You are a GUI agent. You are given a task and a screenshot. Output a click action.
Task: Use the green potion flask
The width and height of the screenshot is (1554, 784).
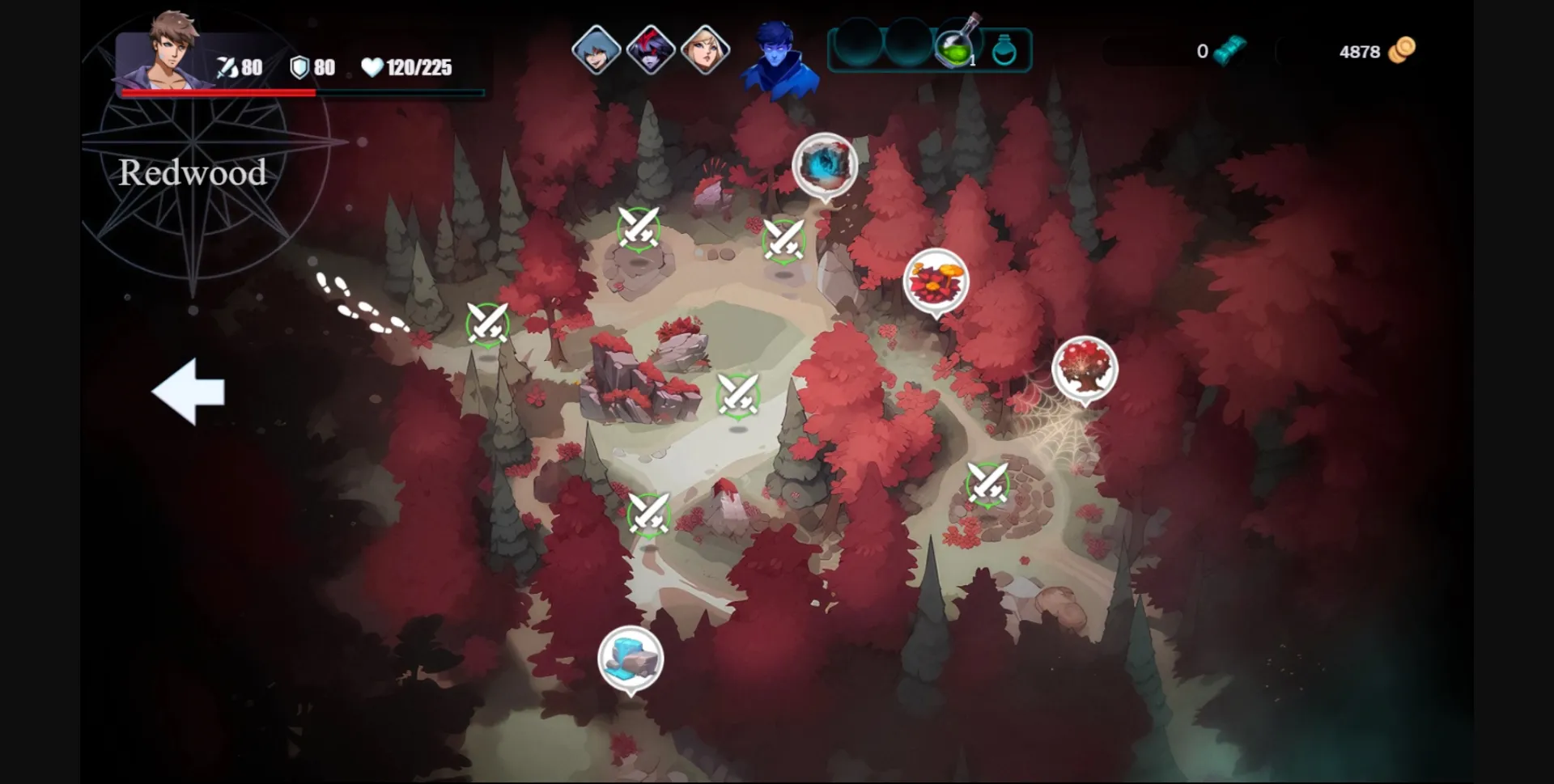tap(956, 47)
